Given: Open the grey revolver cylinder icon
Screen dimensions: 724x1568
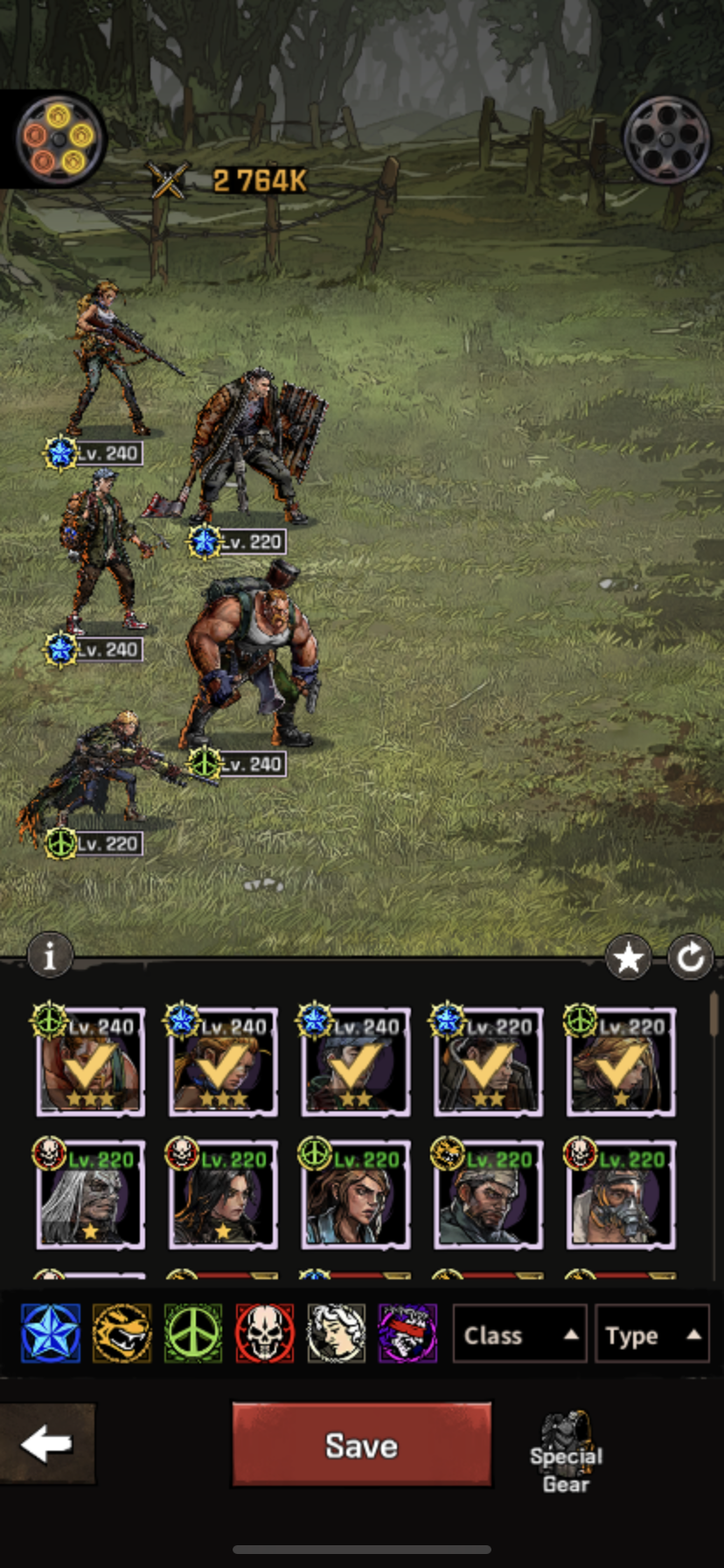Looking at the screenshot, I should pyautogui.click(x=666, y=138).
